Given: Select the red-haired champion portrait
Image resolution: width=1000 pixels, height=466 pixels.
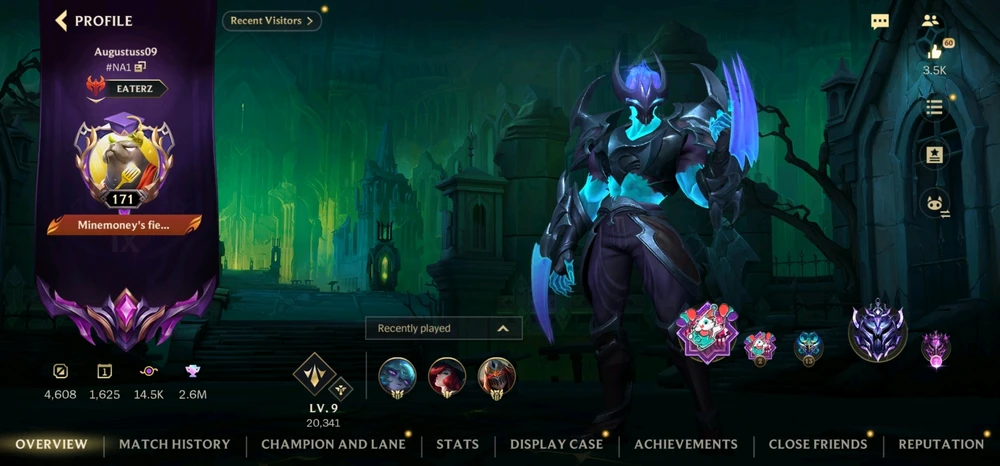Looking at the screenshot, I should coord(446,377).
